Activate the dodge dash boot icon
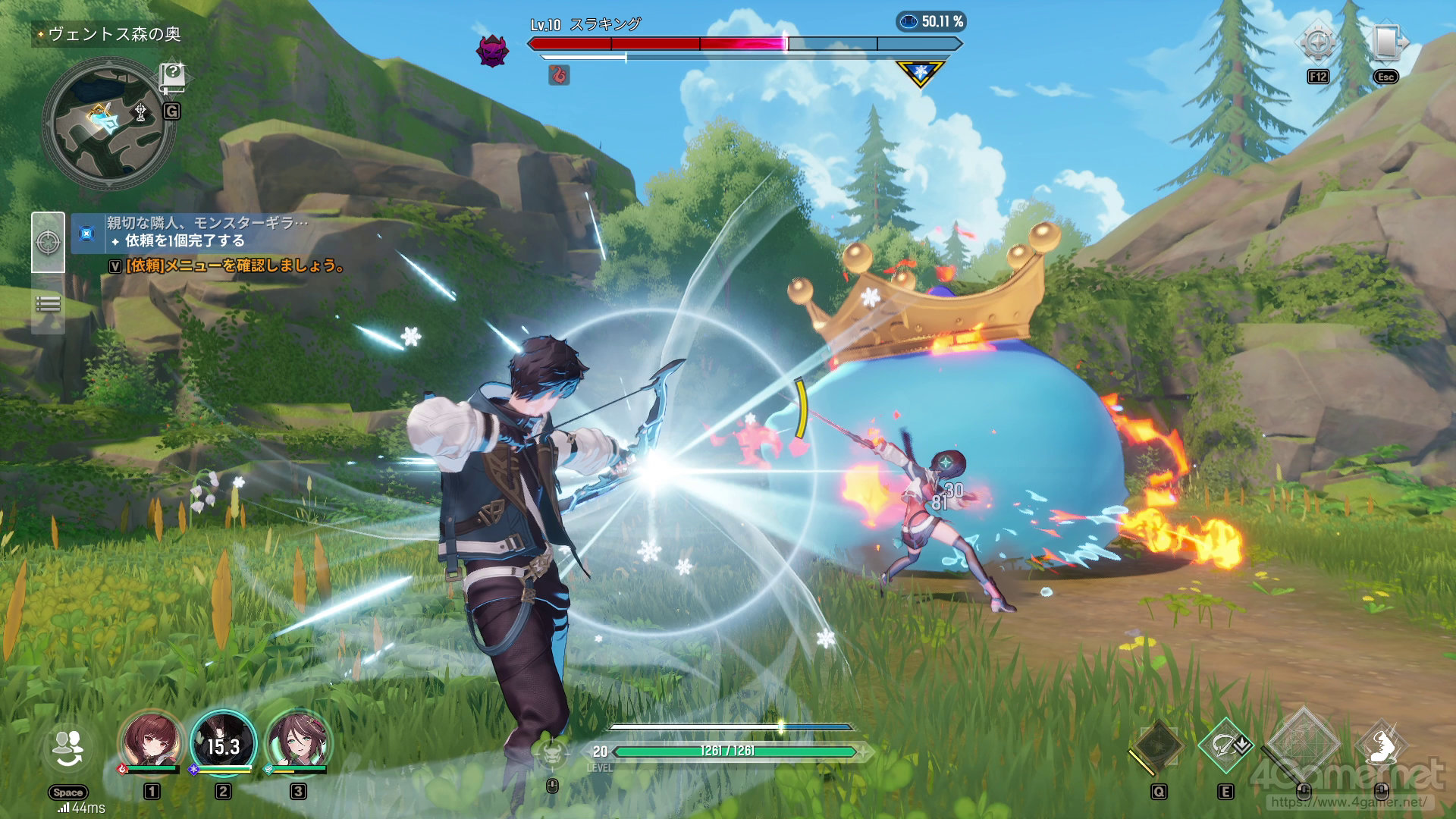The height and width of the screenshot is (819, 1456). (1382, 745)
